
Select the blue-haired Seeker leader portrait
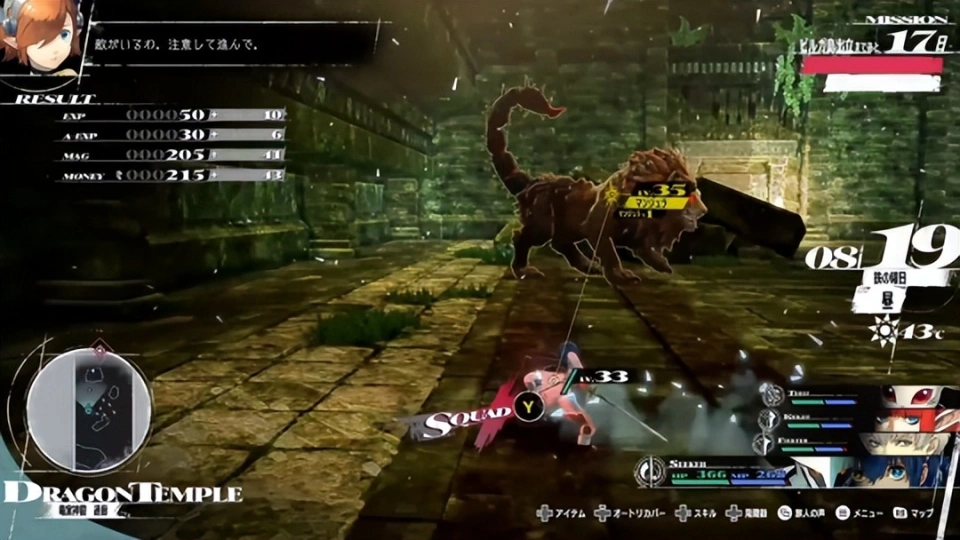point(891,470)
